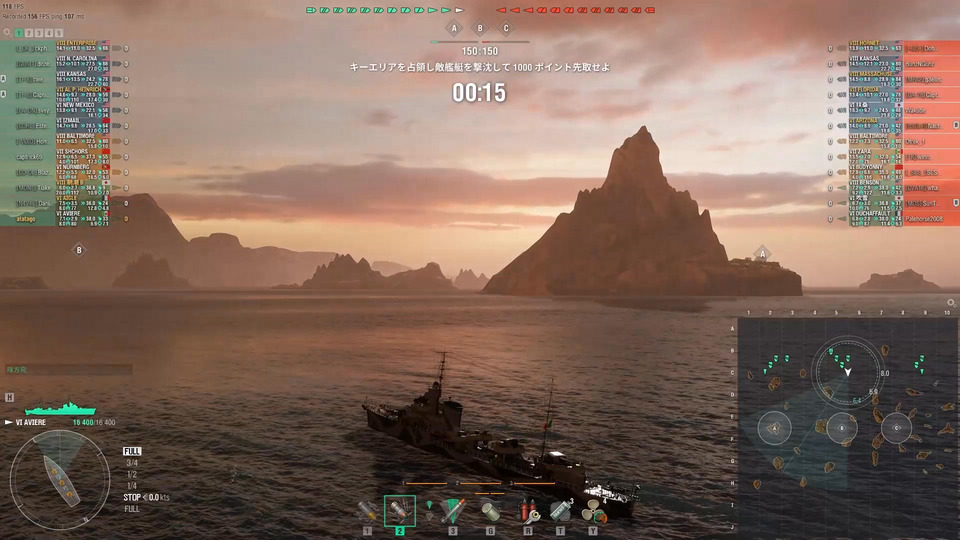
Task: Select the torpedo launcher weapon
Action: coord(453,511)
